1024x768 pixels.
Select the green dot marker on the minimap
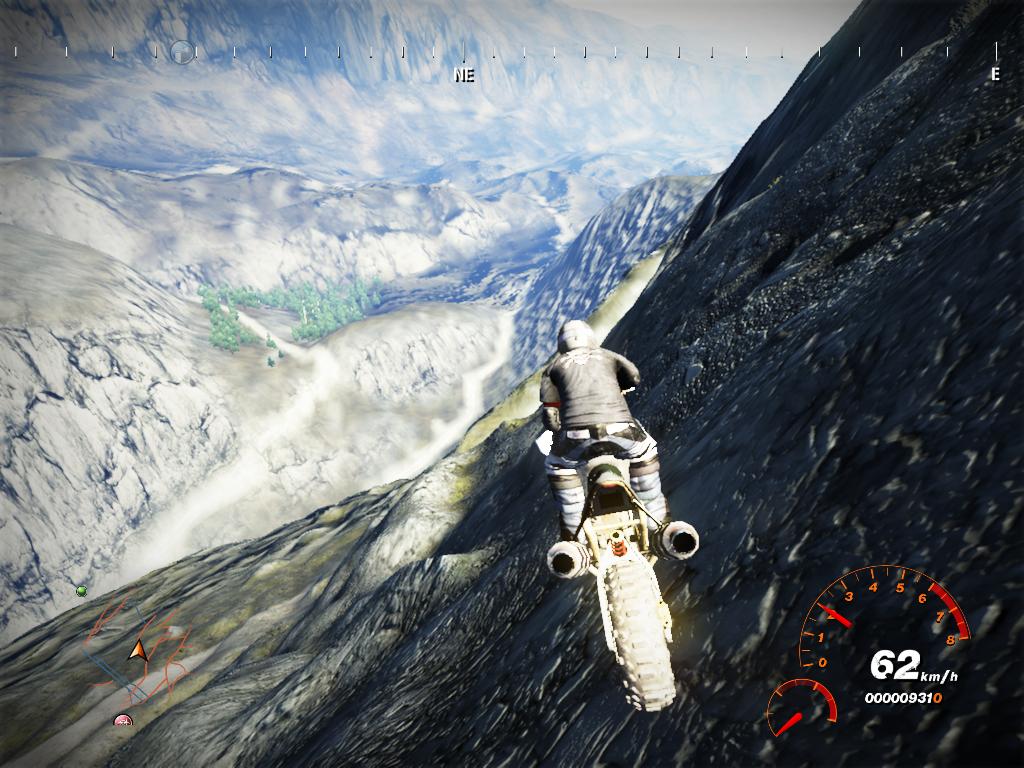pos(81,591)
